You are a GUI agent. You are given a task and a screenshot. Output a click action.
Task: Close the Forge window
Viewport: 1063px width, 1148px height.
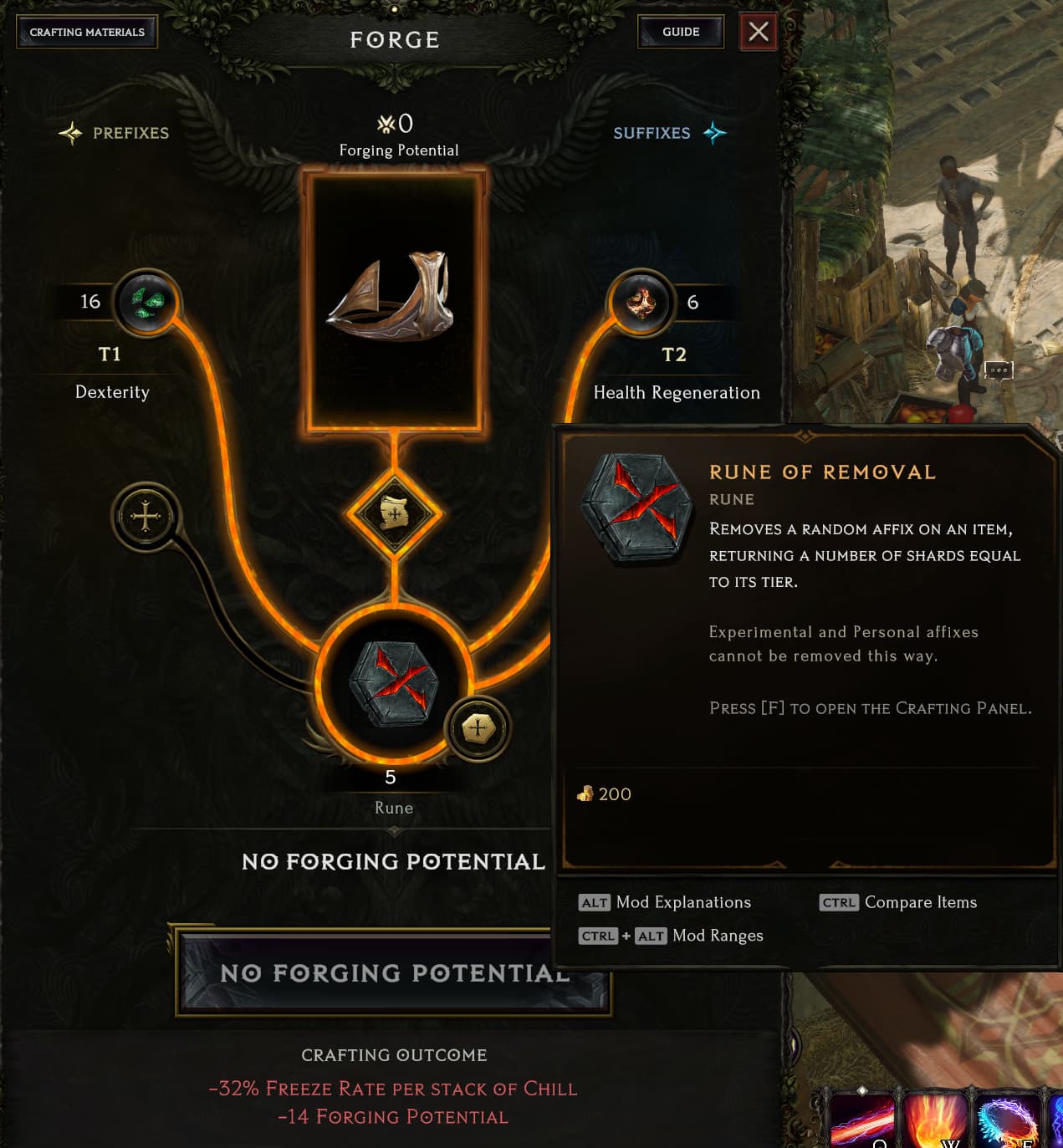click(758, 33)
